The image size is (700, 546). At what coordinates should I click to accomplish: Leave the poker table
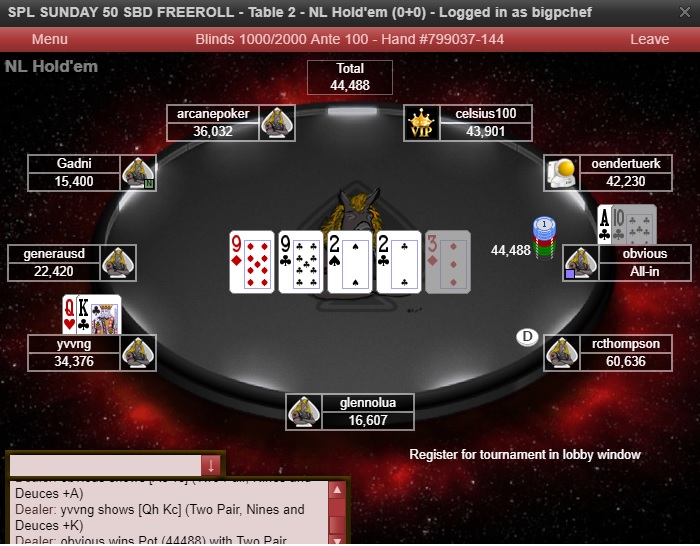coord(649,39)
